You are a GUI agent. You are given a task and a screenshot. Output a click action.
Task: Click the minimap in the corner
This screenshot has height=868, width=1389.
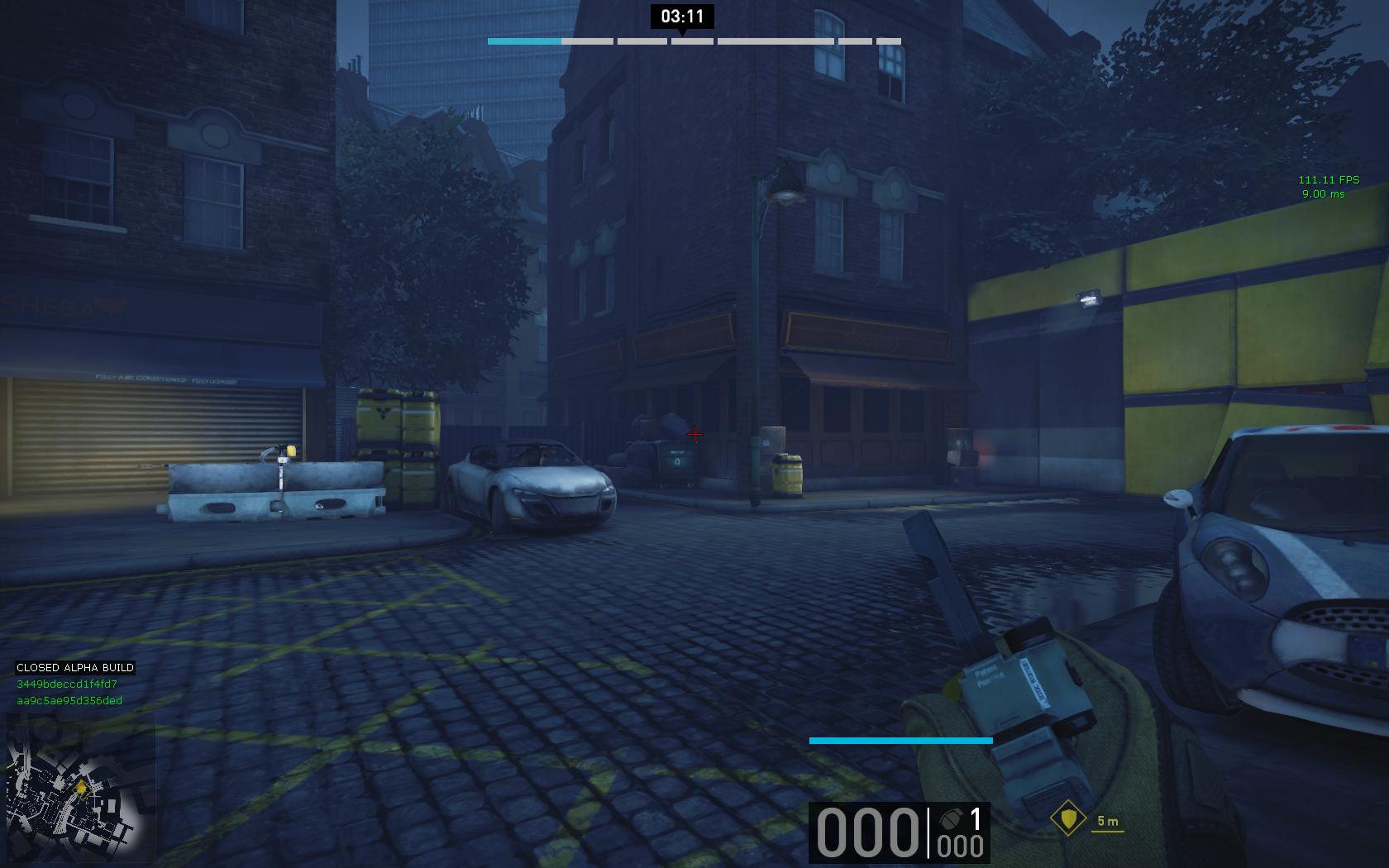(x=80, y=786)
